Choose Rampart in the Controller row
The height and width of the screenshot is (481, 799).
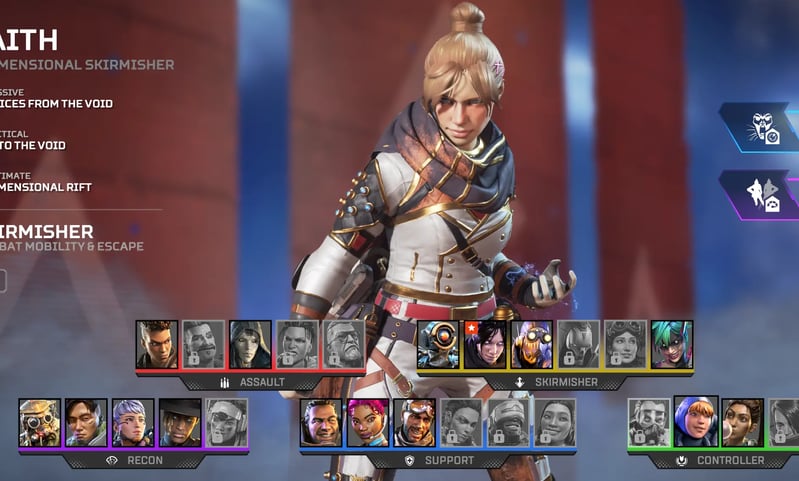[743, 422]
